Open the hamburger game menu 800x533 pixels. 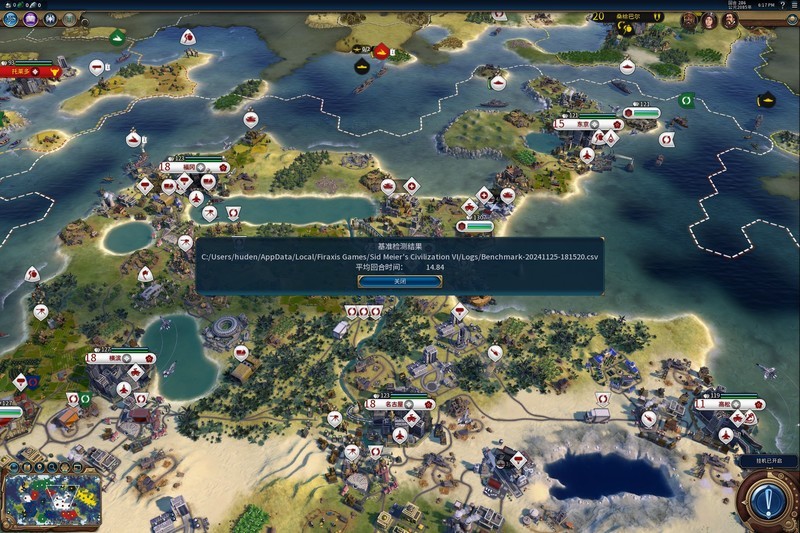[792, 5]
